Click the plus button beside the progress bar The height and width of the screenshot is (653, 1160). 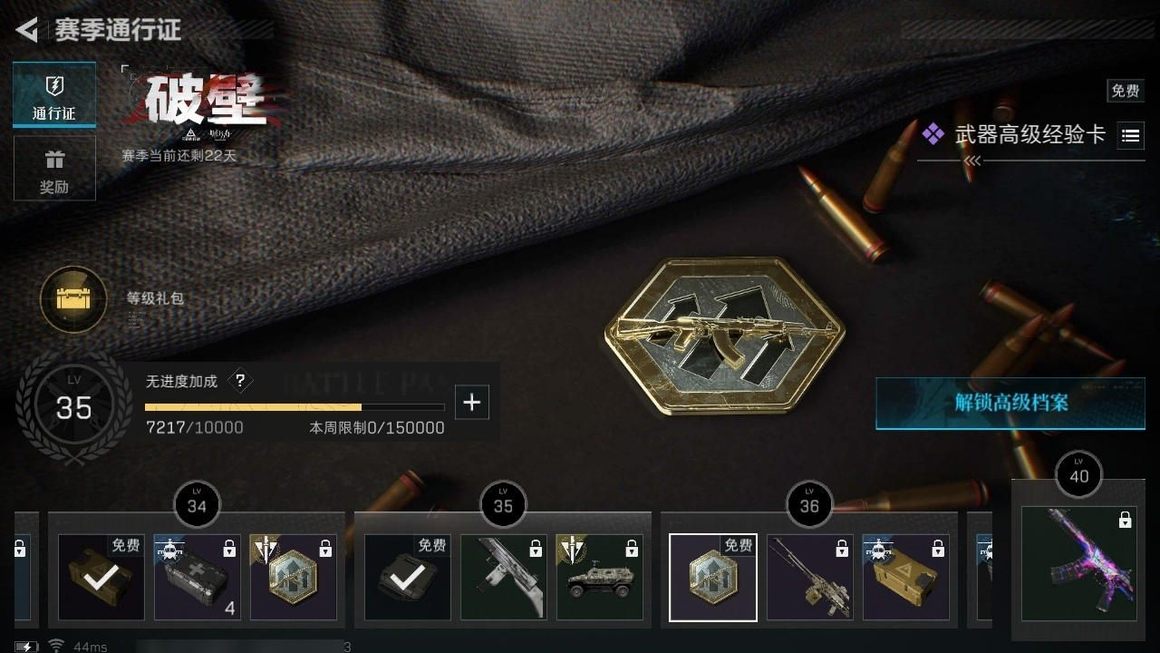pyautogui.click(x=472, y=403)
